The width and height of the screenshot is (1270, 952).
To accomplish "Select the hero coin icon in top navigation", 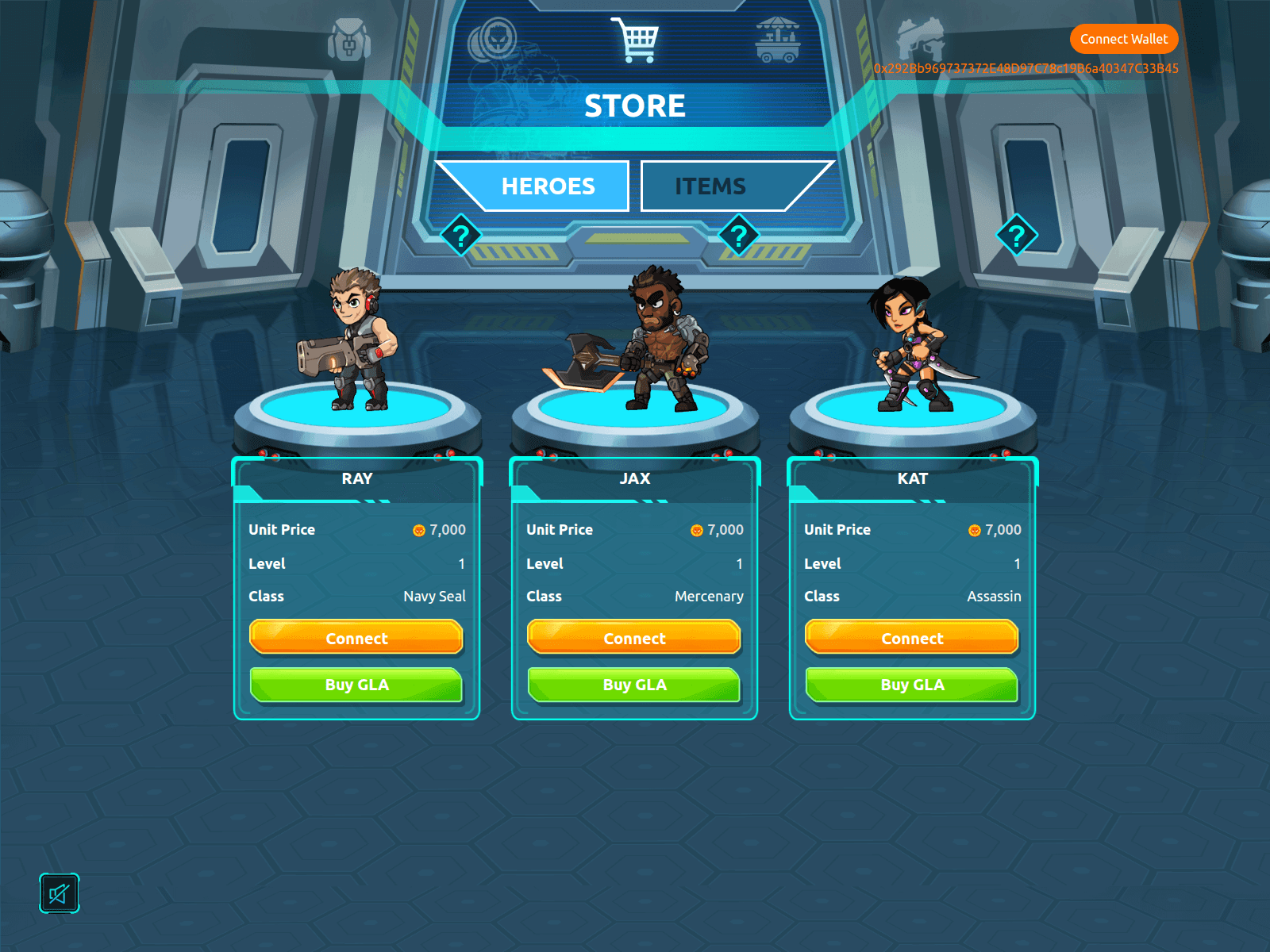I will tap(492, 40).
